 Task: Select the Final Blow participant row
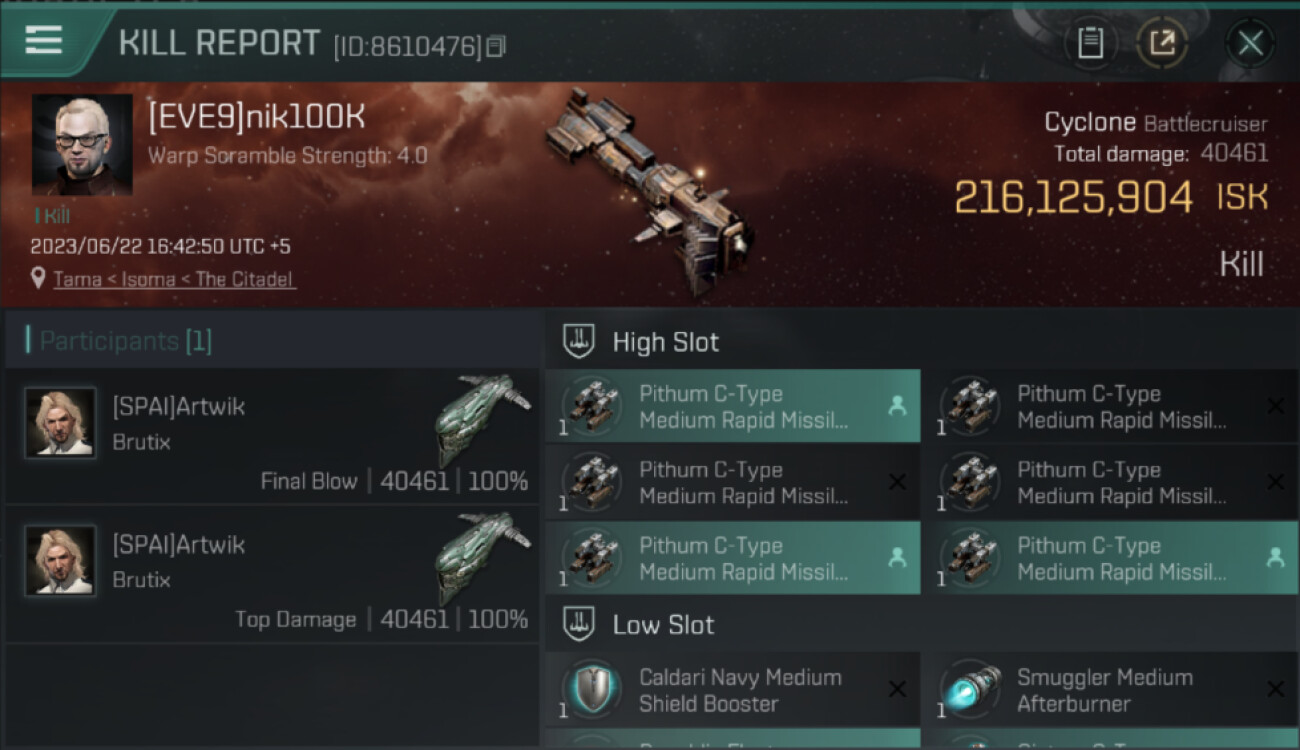272,436
